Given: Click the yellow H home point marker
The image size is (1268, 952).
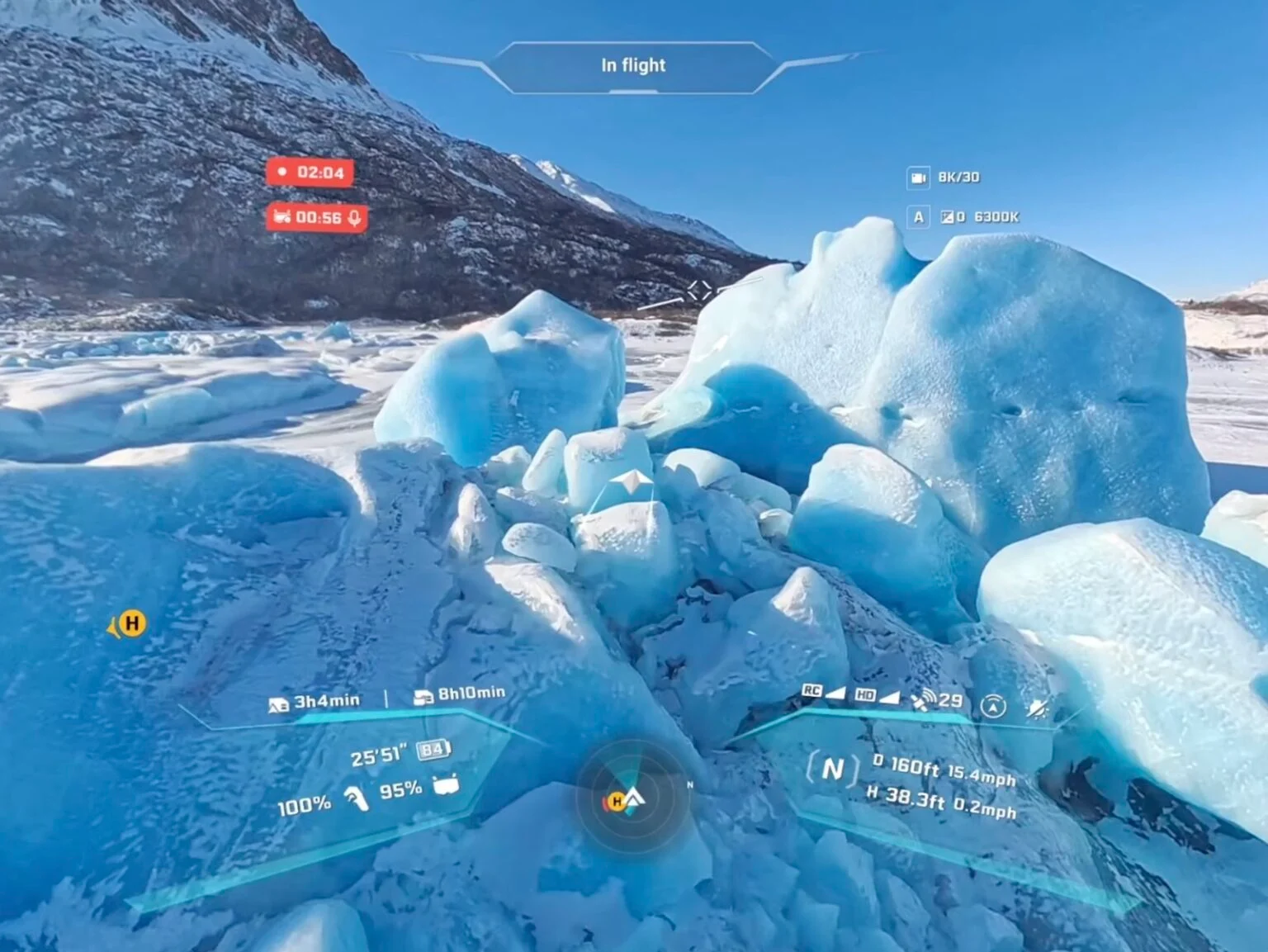Looking at the screenshot, I should (130, 623).
